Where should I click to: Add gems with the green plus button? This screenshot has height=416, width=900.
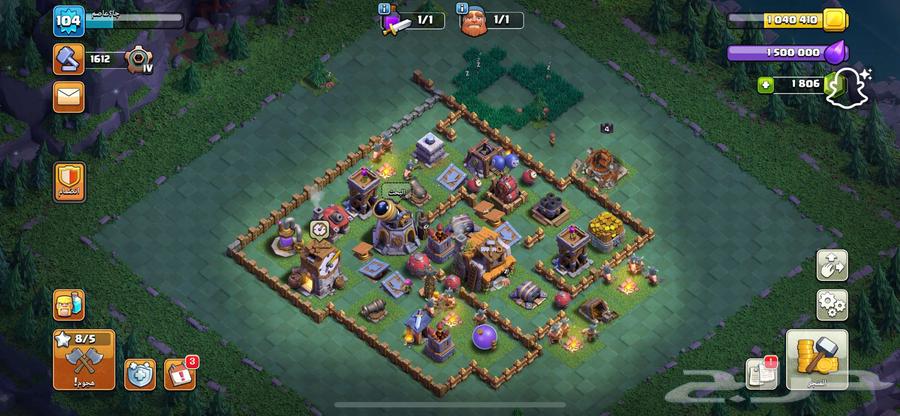(x=766, y=85)
